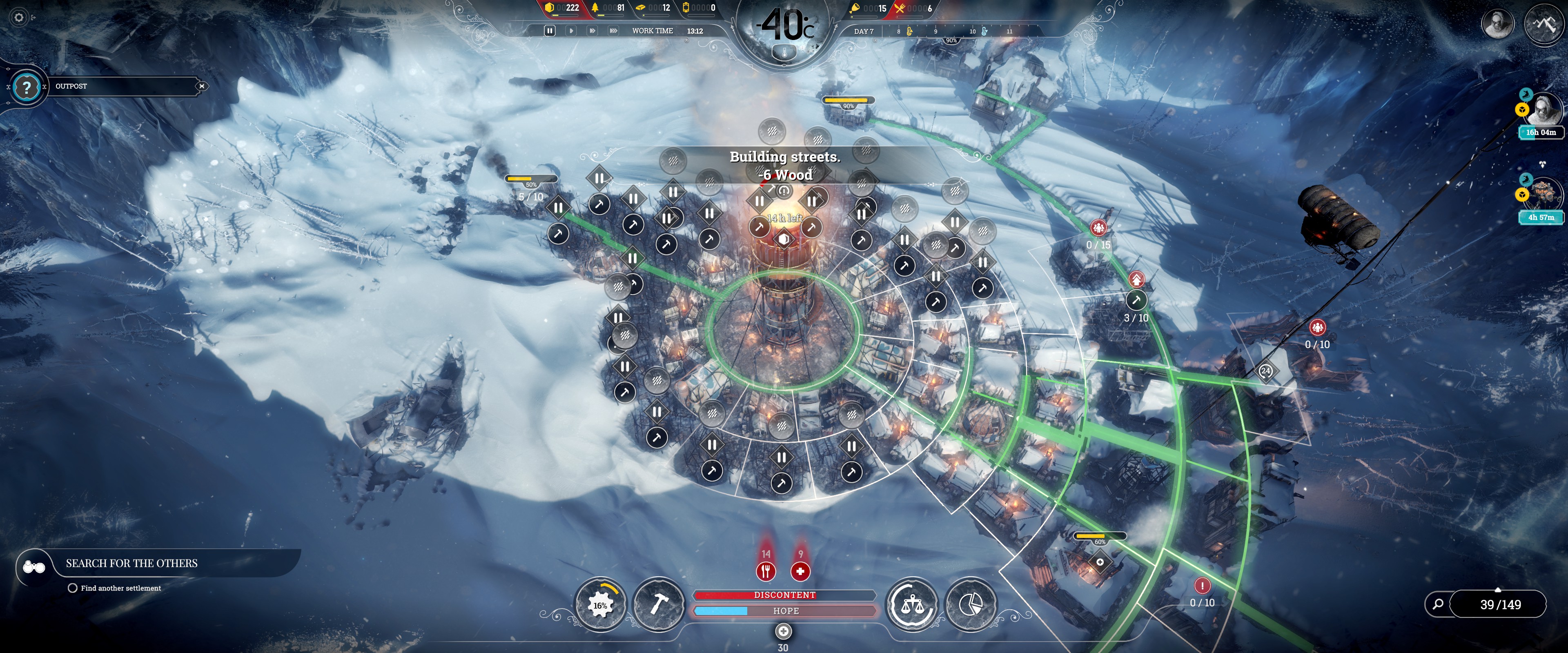Image resolution: width=1568 pixels, height=653 pixels.
Task: Open the settings gear menu
Action: [x=19, y=17]
